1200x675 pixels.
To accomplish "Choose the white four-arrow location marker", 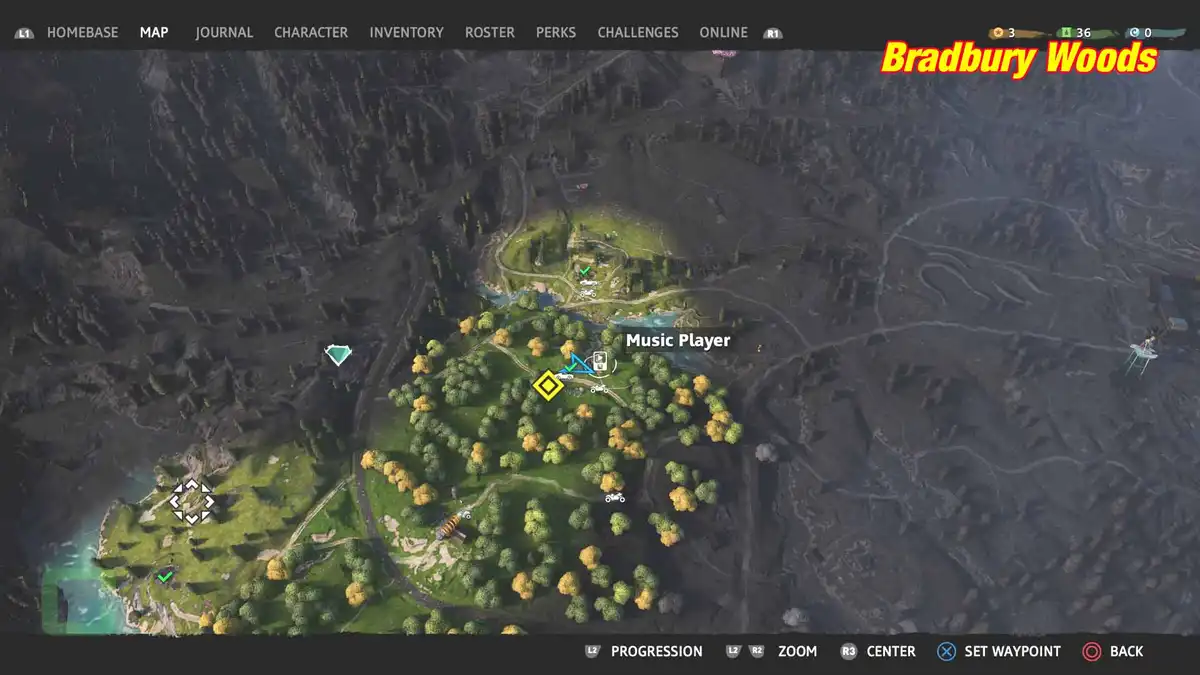I will (x=191, y=500).
